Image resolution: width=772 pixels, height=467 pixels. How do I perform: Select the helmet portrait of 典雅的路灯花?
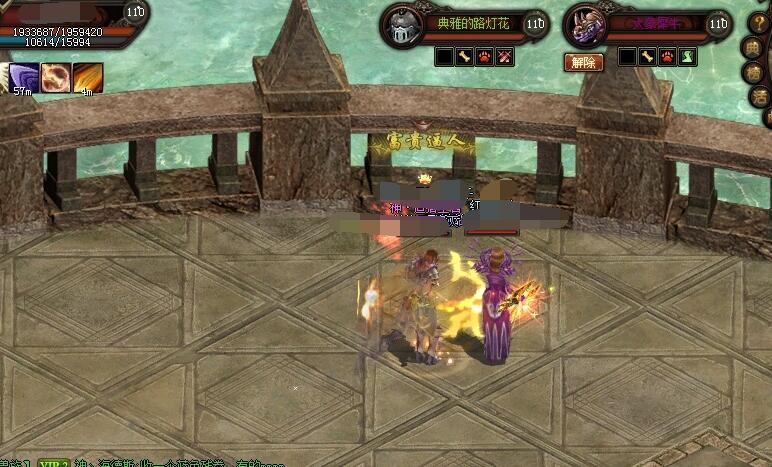400,26
